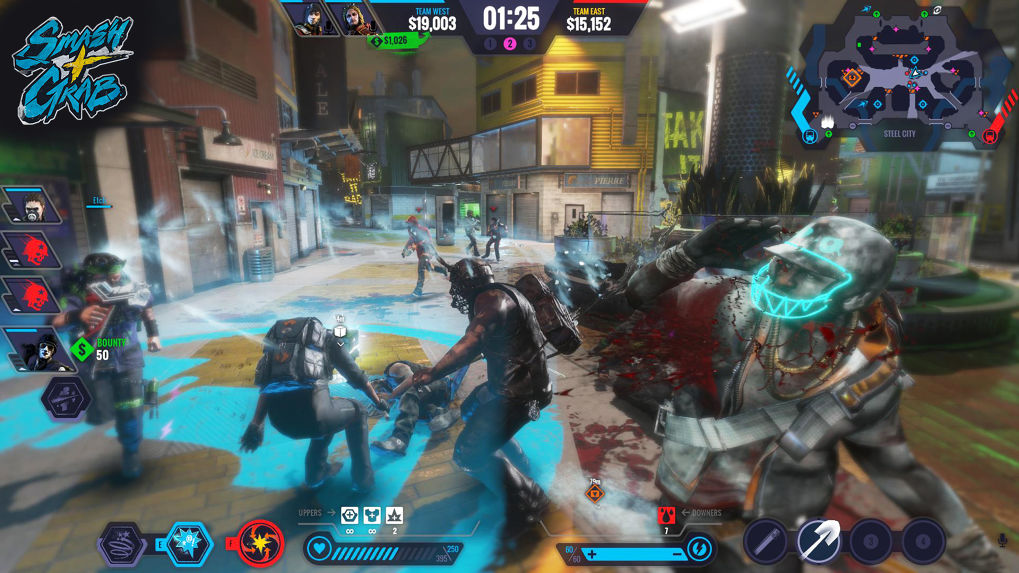Trigger the blue burst ability icon
Screen dimensions: 1019x573
pos(189,545)
